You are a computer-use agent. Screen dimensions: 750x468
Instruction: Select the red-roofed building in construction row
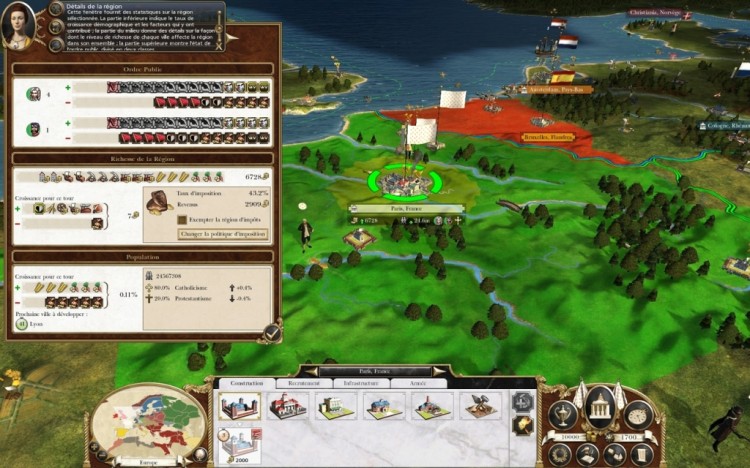[x=287, y=406]
